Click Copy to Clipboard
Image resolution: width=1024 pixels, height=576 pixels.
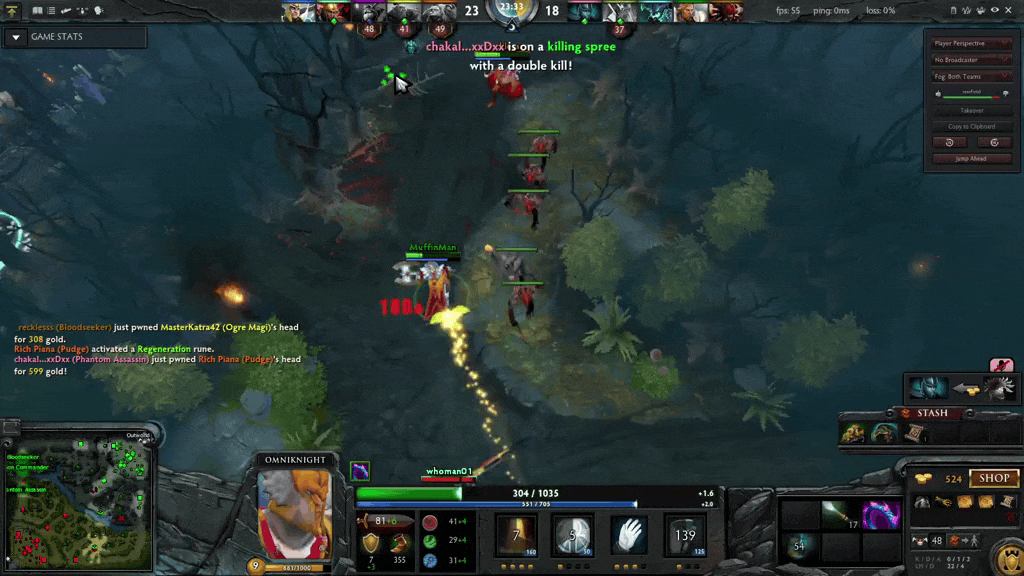[x=972, y=126]
